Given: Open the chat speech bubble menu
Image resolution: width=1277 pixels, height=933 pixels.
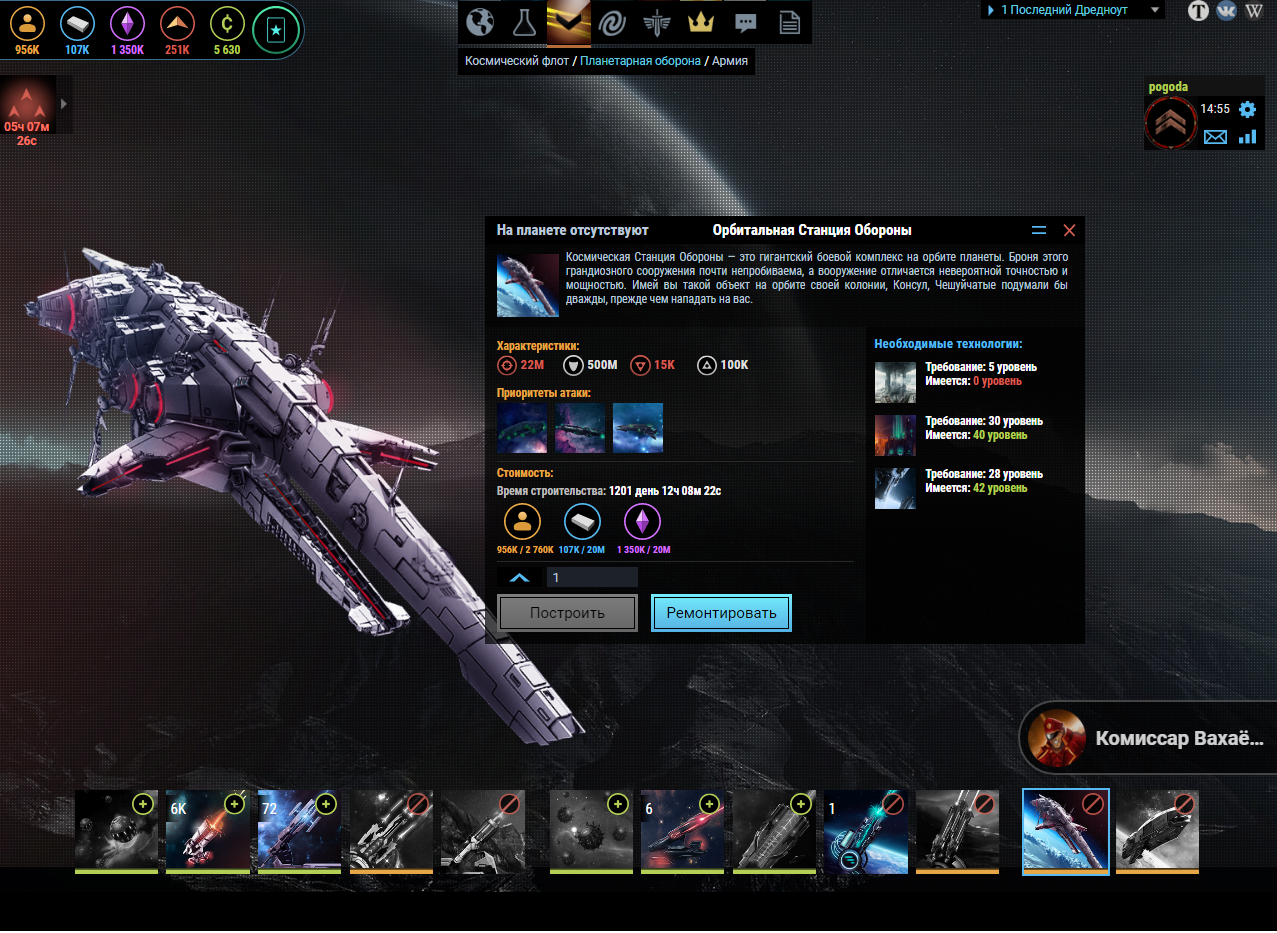Looking at the screenshot, I should click(745, 21).
